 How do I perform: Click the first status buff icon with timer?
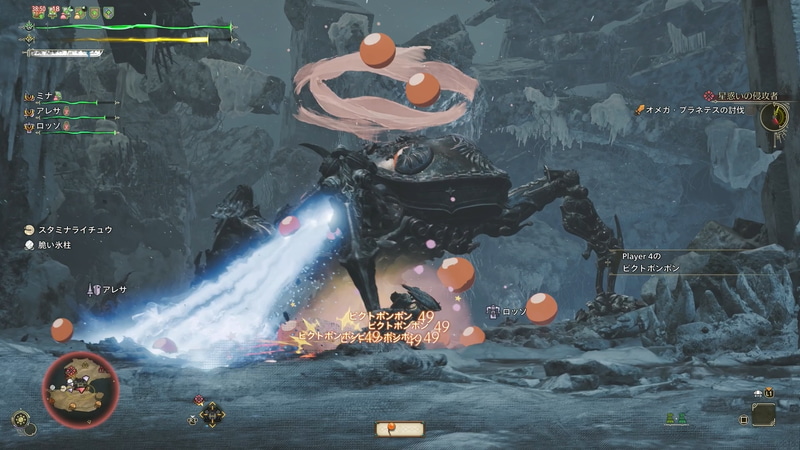tap(38, 12)
